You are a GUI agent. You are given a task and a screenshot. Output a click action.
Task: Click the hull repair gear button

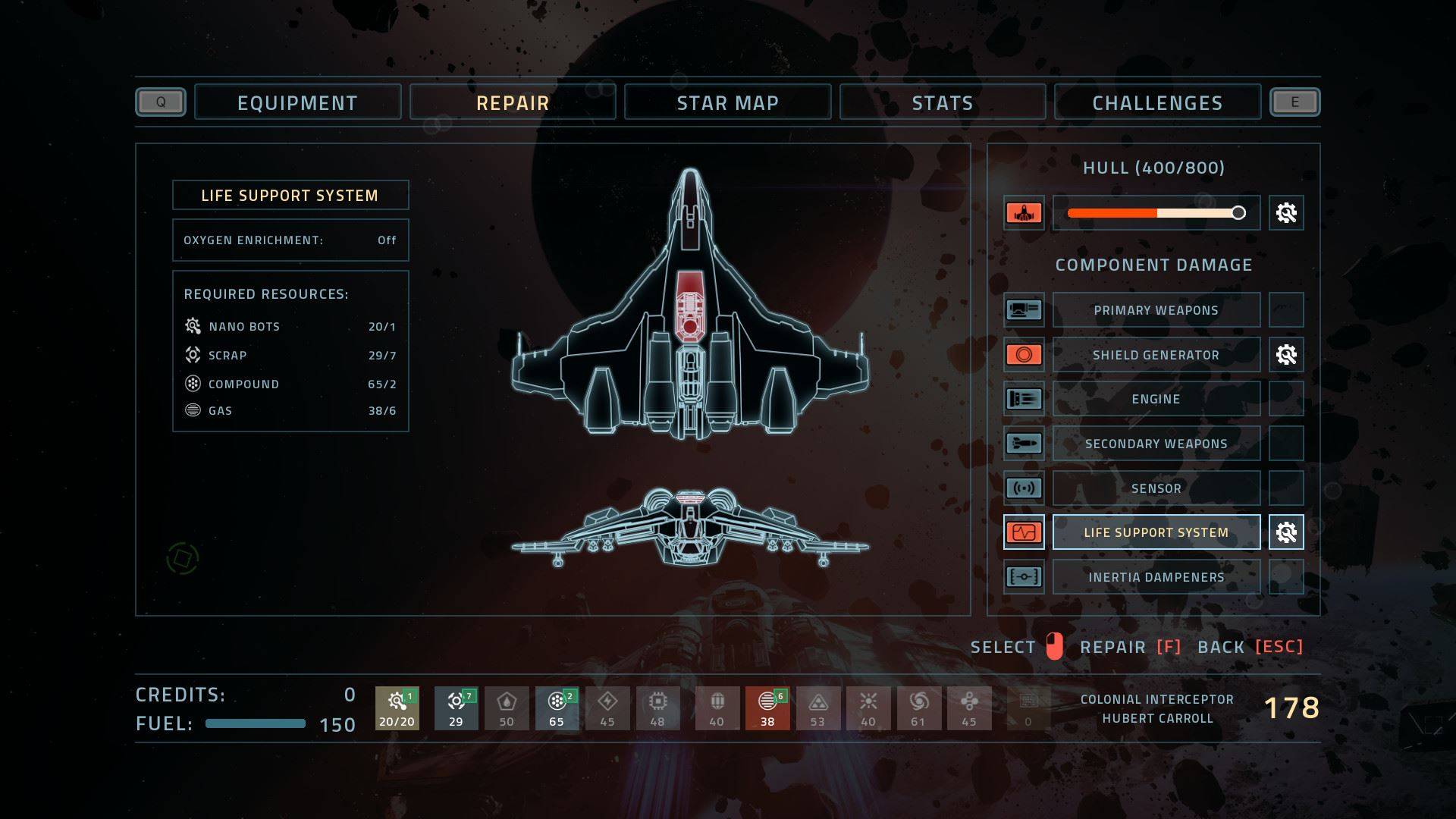click(1286, 213)
